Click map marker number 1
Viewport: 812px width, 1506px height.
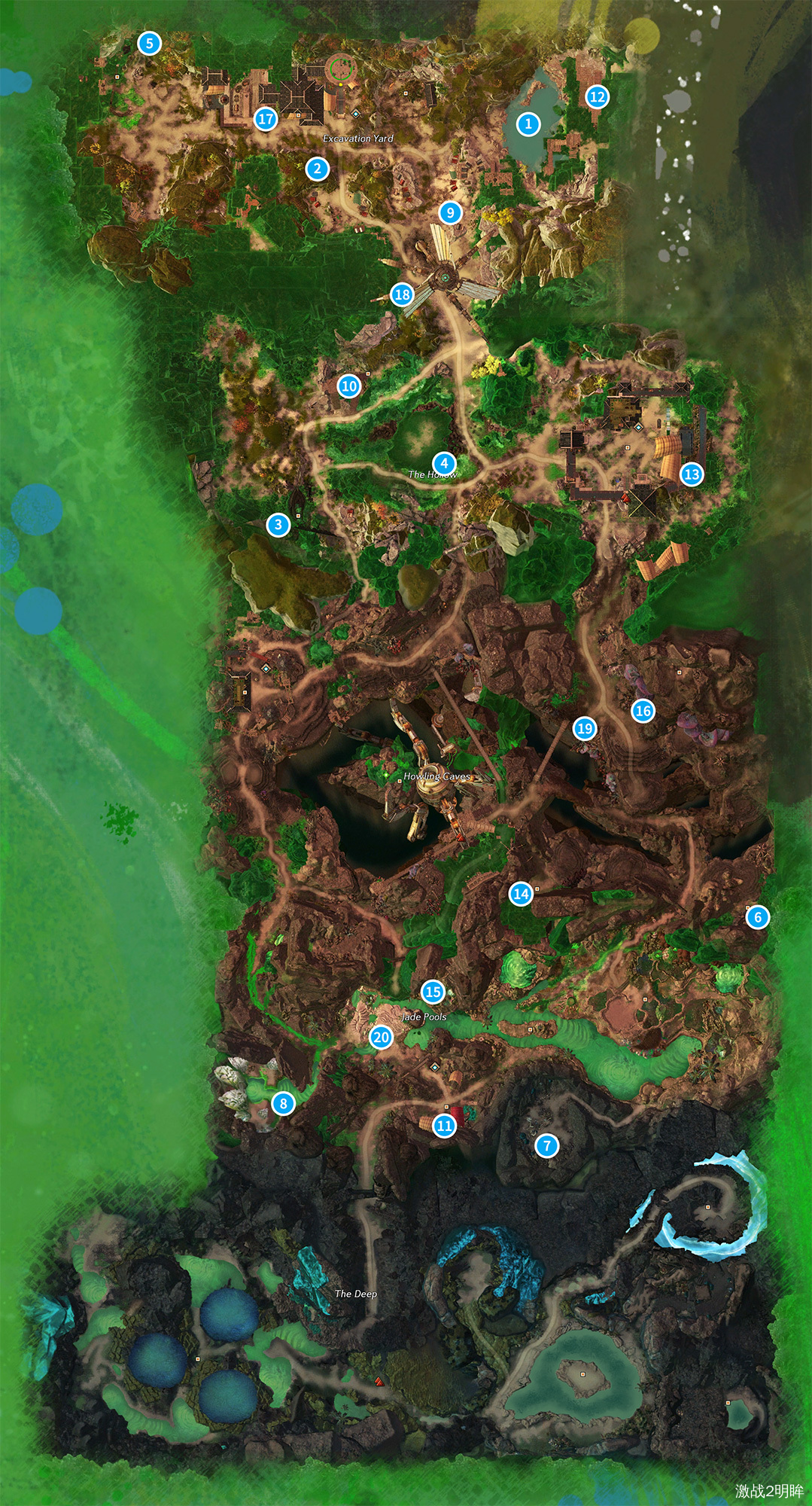pos(528,123)
